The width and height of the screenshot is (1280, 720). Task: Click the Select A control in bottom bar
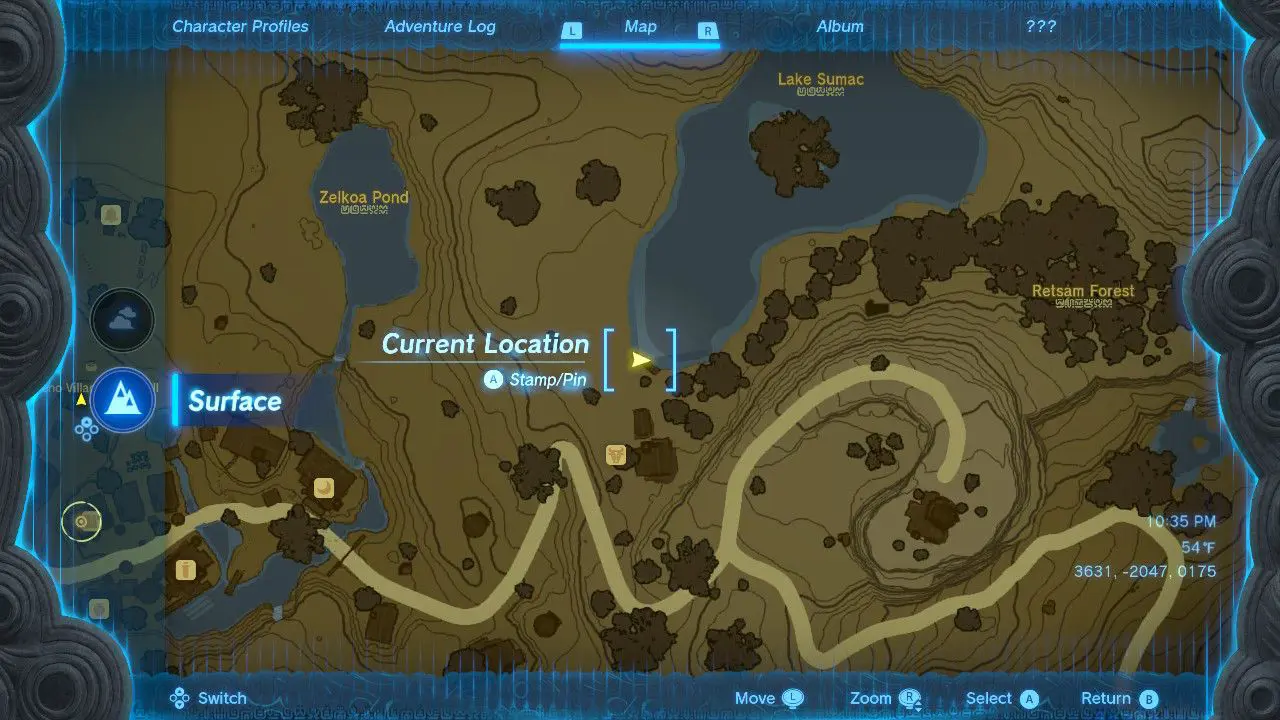pos(1001,697)
